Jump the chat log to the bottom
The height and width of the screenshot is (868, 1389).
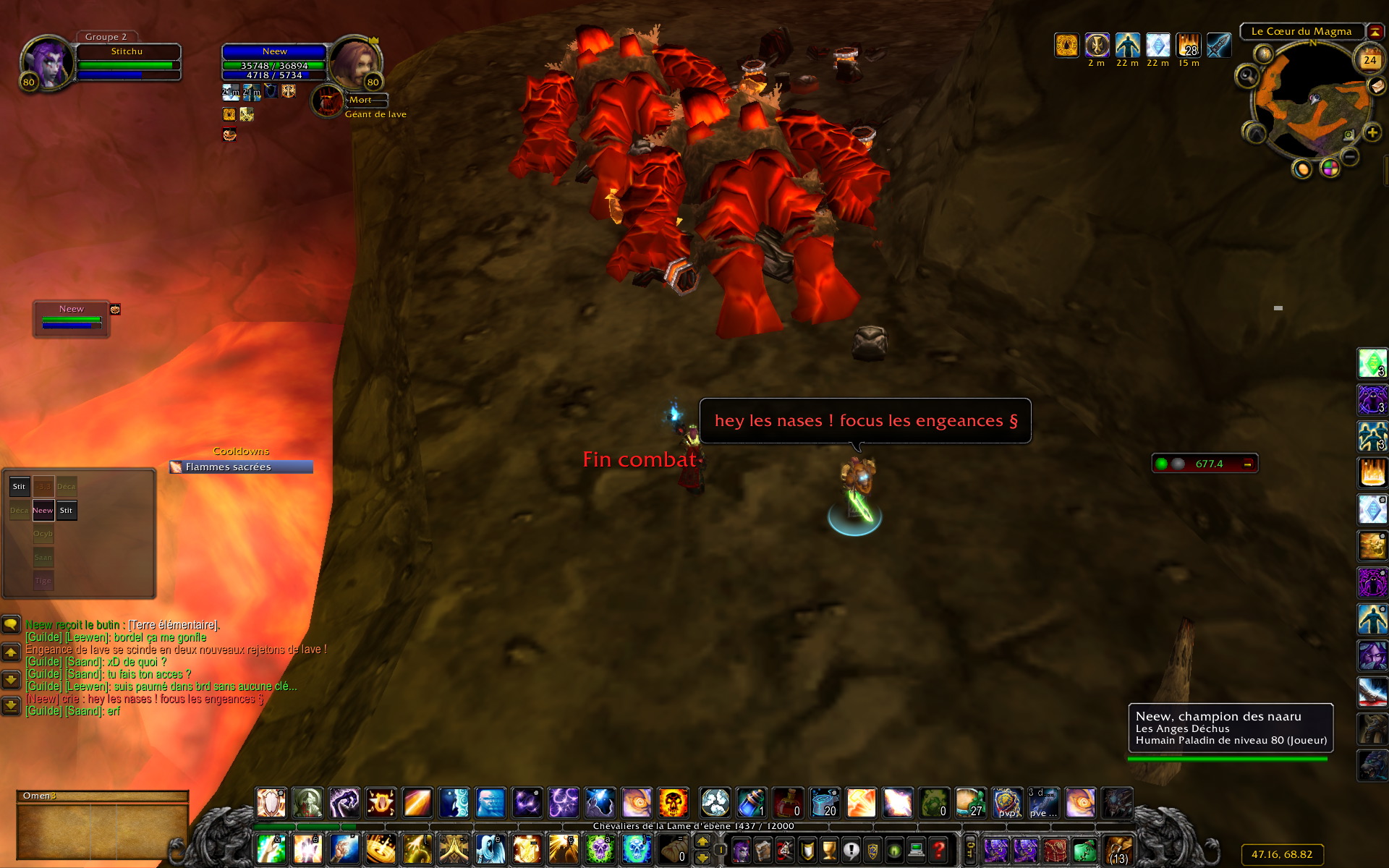click(x=11, y=705)
